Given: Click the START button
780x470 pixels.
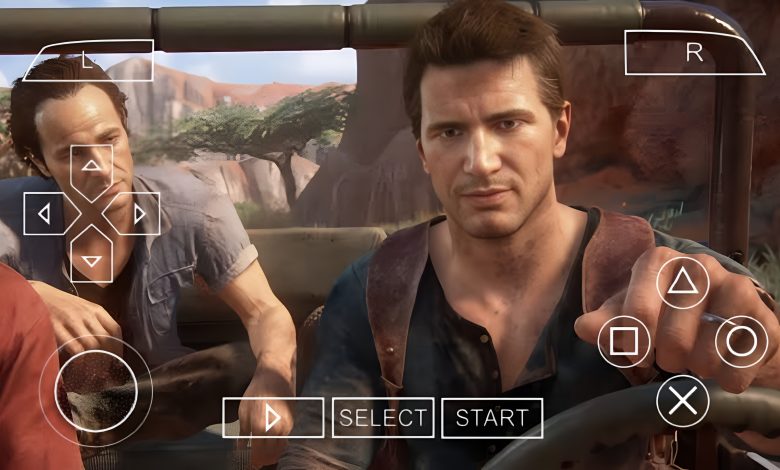Looking at the screenshot, I should (492, 418).
